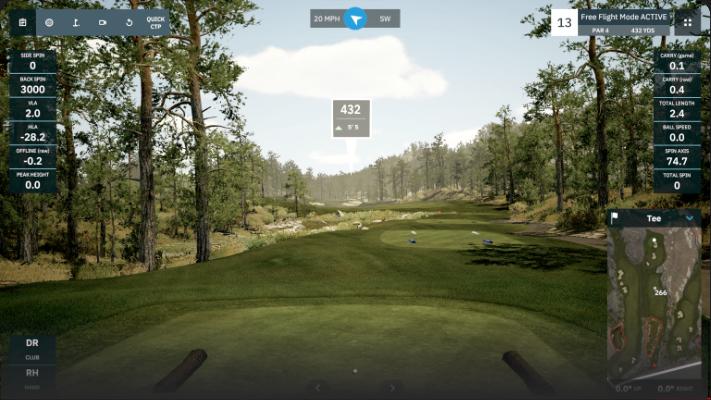
Task: Open the camera view toolbar icon
Action: tap(102, 22)
